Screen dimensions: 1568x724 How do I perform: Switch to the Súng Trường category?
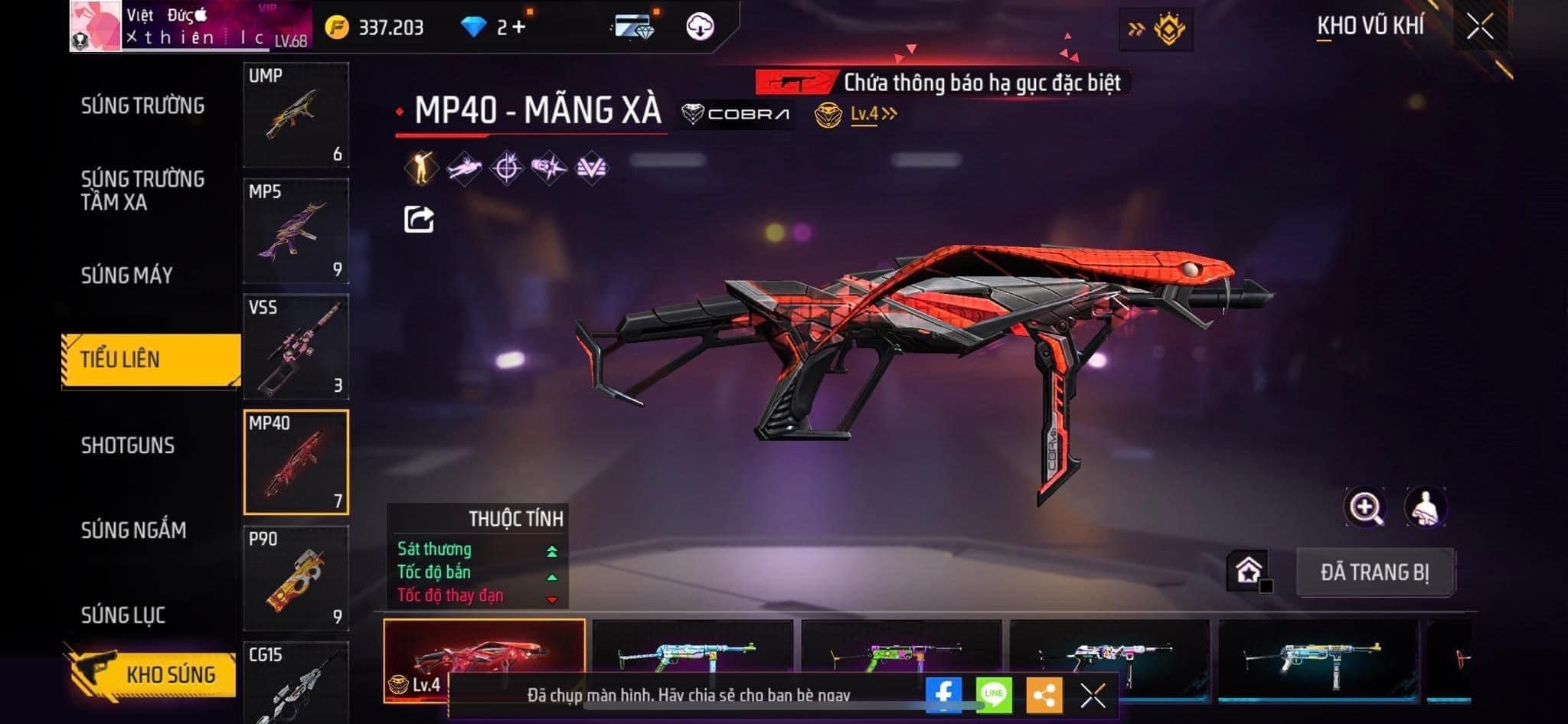point(142,106)
